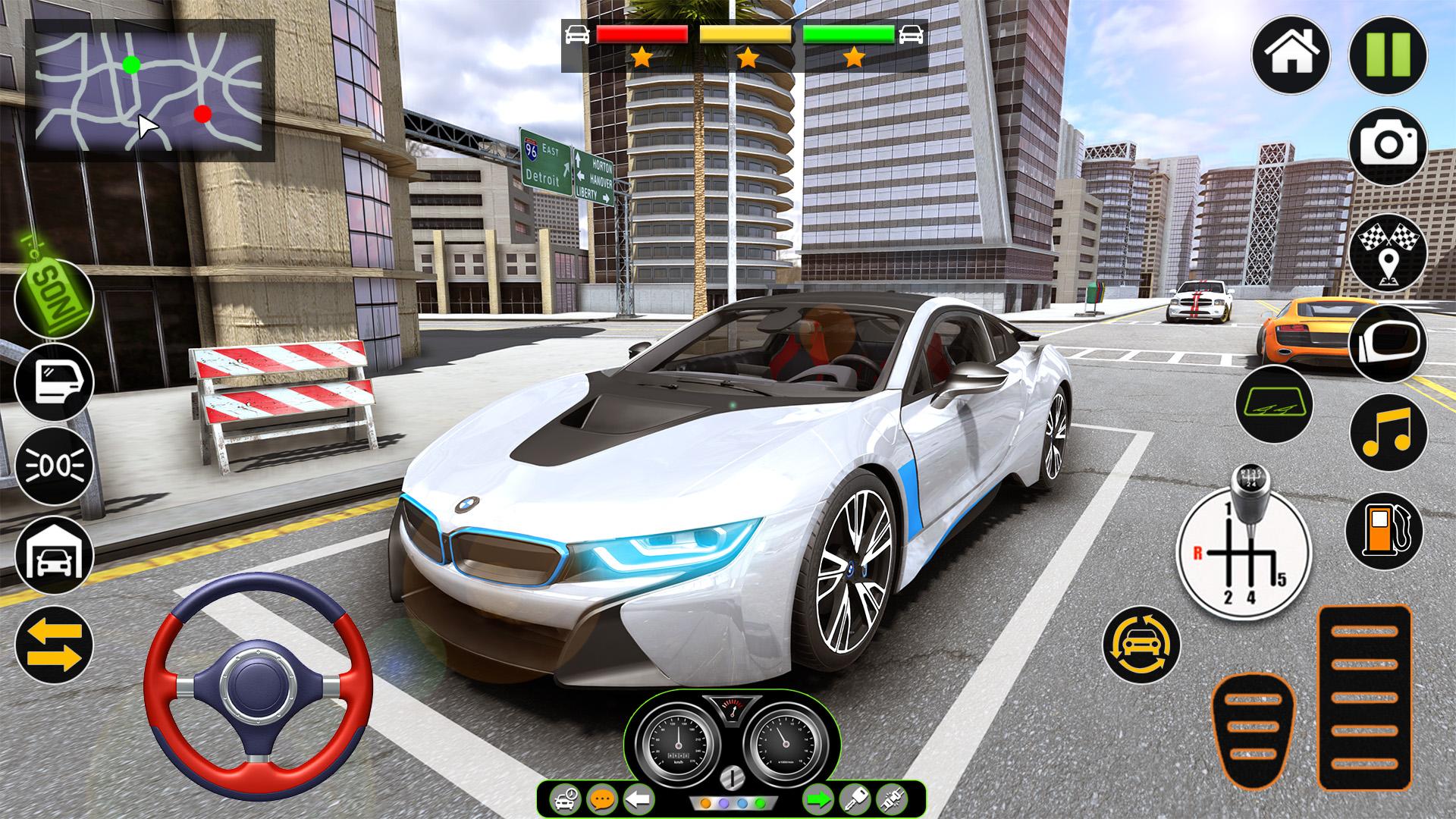1456x819 pixels.
Task: Take a screenshot with the camera button
Action: point(1388,145)
